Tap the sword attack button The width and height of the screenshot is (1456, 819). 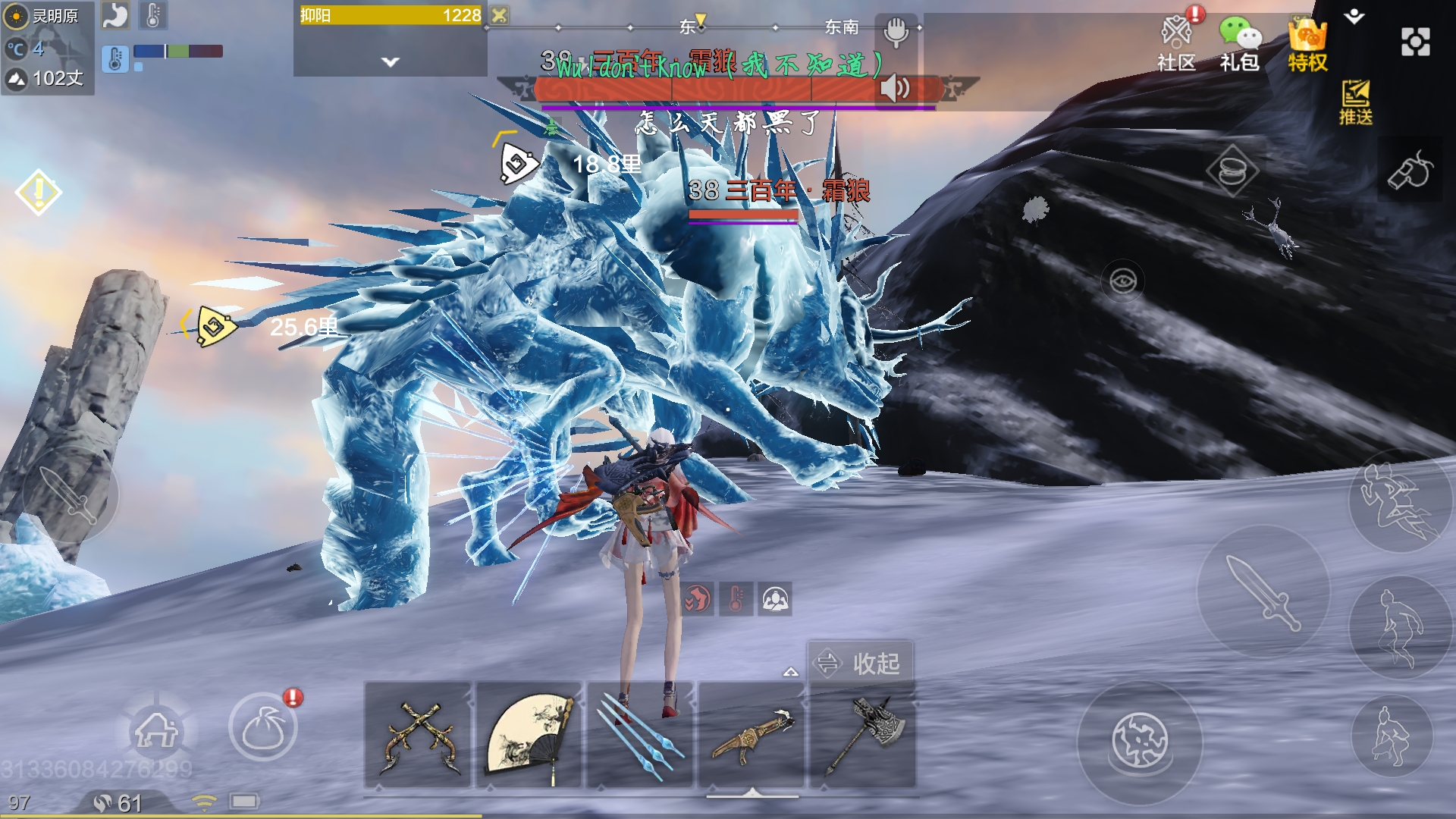1263,593
